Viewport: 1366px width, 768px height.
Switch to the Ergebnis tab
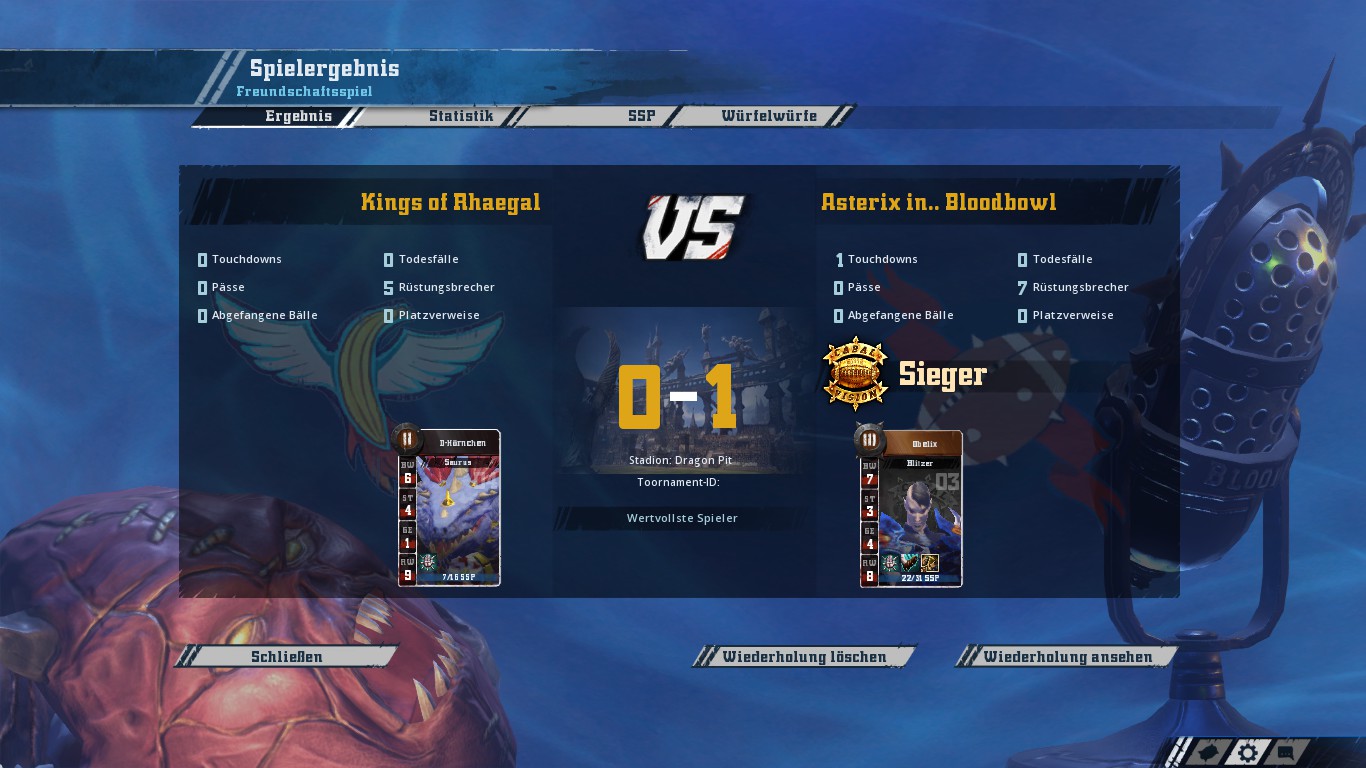298,116
